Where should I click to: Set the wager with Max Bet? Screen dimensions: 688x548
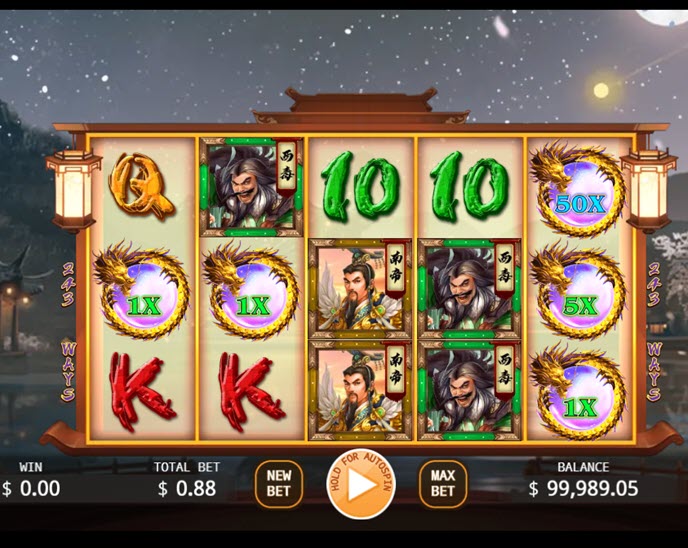pos(442,484)
